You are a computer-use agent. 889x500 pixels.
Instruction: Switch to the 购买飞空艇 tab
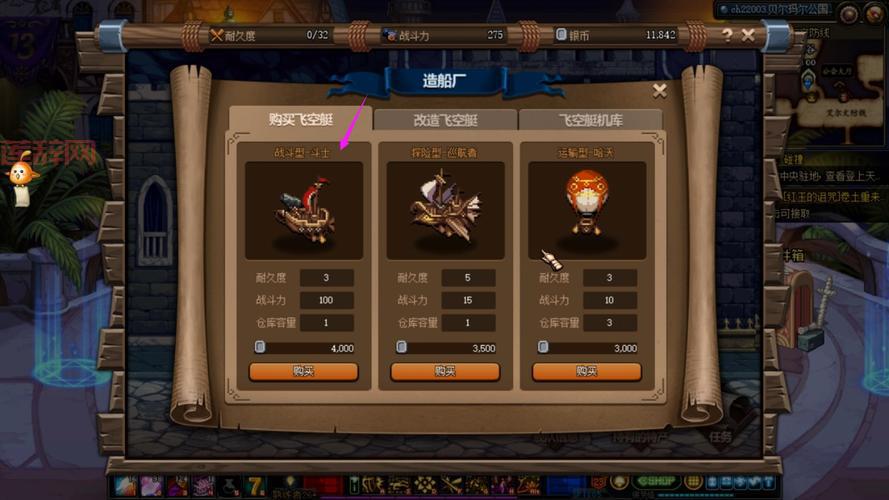pyautogui.click(x=300, y=120)
